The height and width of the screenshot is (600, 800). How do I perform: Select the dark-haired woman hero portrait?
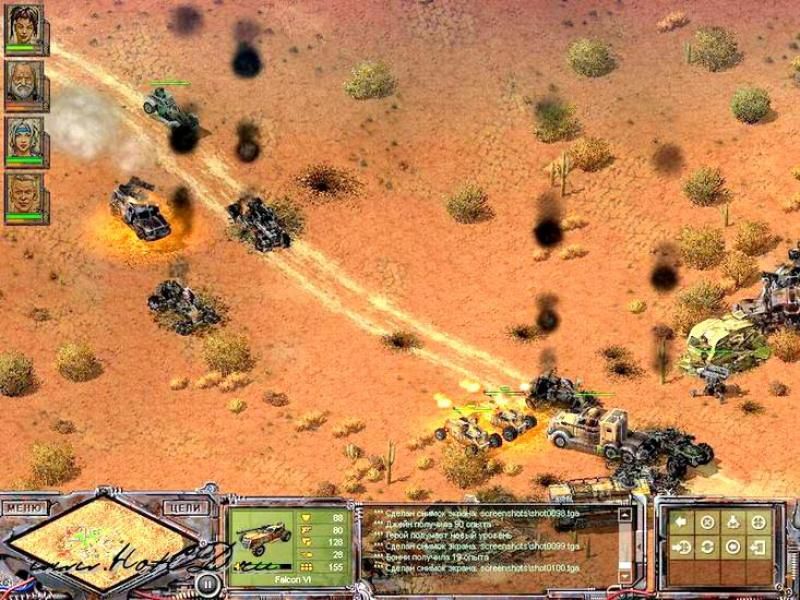[24, 28]
